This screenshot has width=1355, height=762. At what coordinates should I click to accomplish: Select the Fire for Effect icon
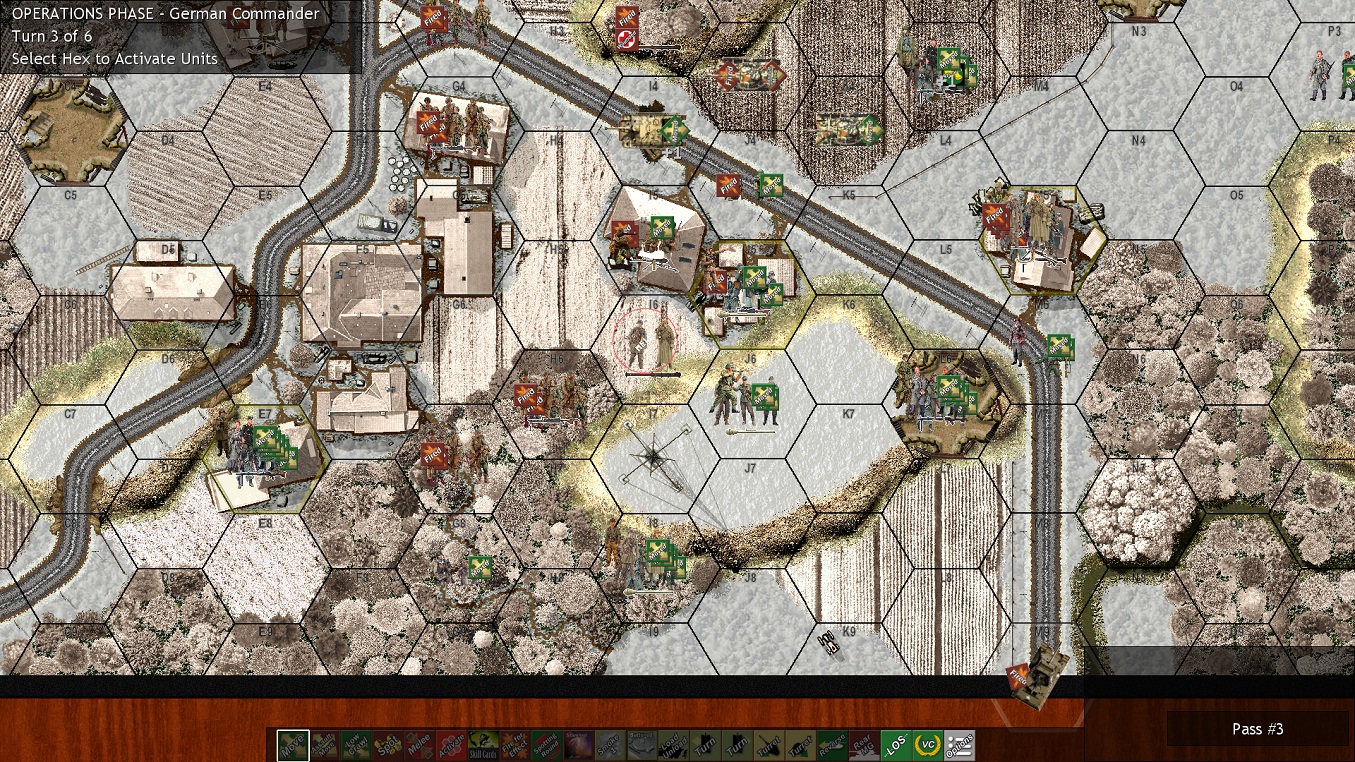point(513,744)
